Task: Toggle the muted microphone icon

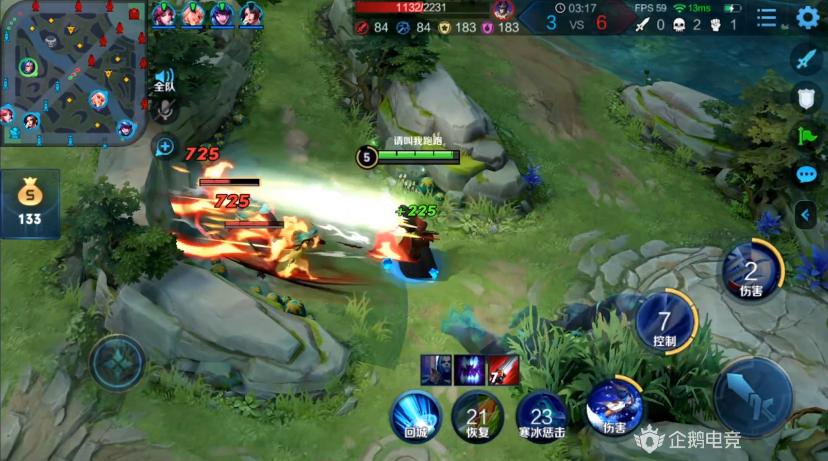Action: click(x=164, y=111)
